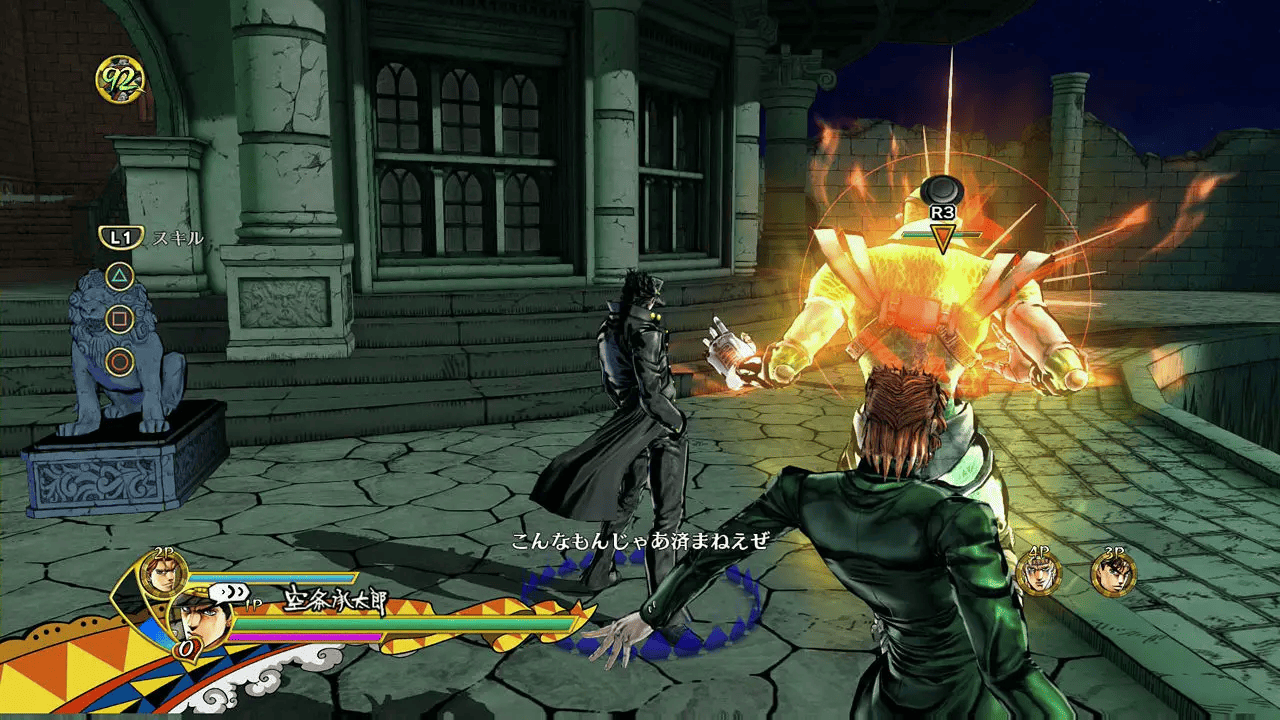1280x720 pixels.
Task: Click the こんなもんじゃあ済まねえぜ subtitle text
Action: click(x=640, y=538)
